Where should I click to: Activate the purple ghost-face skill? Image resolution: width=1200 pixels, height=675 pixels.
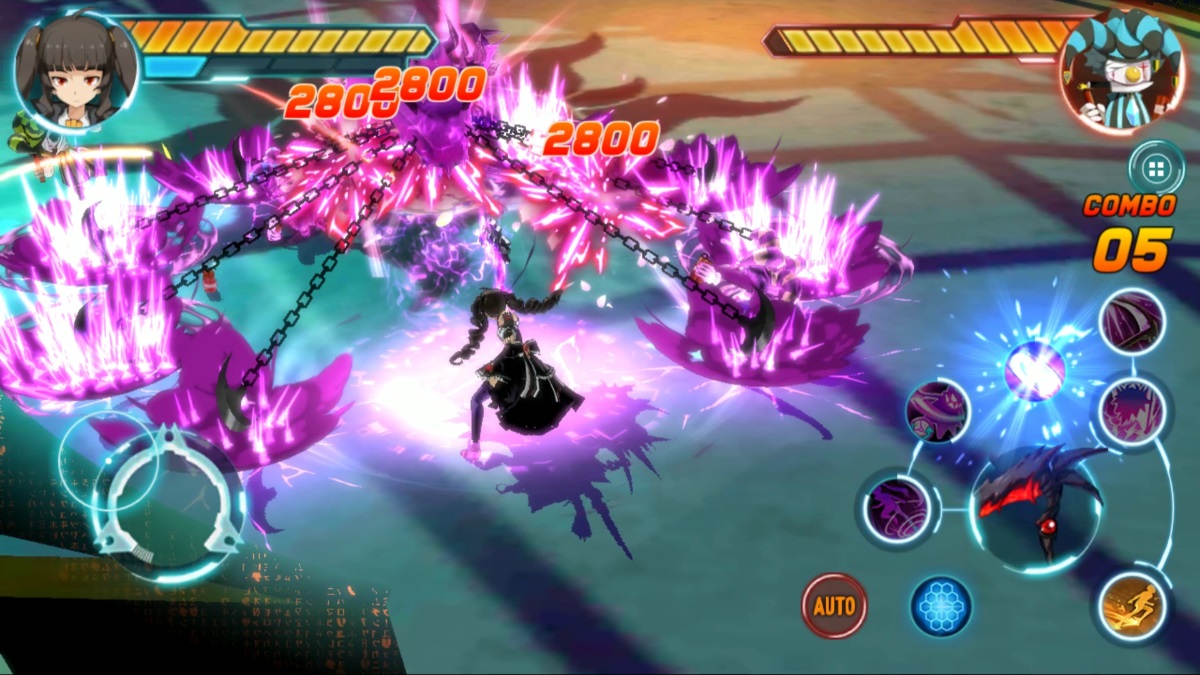(x=938, y=411)
